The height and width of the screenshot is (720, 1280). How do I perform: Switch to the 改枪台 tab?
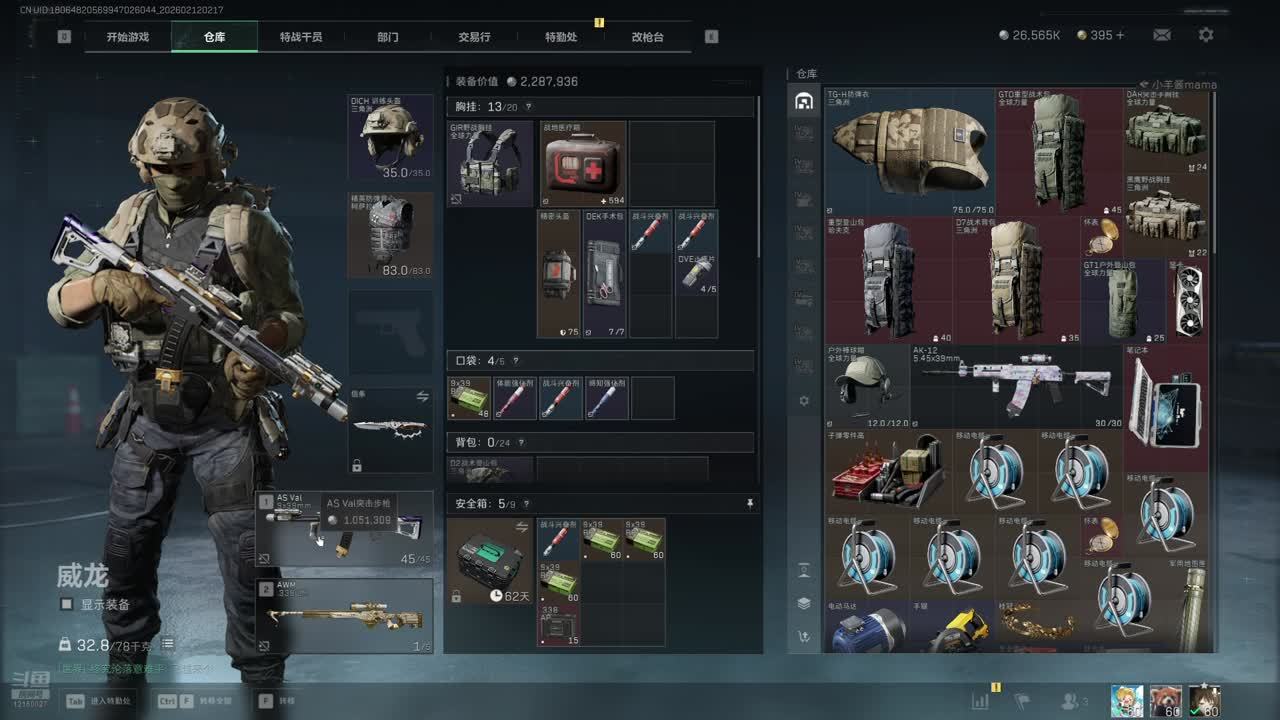pyautogui.click(x=647, y=37)
